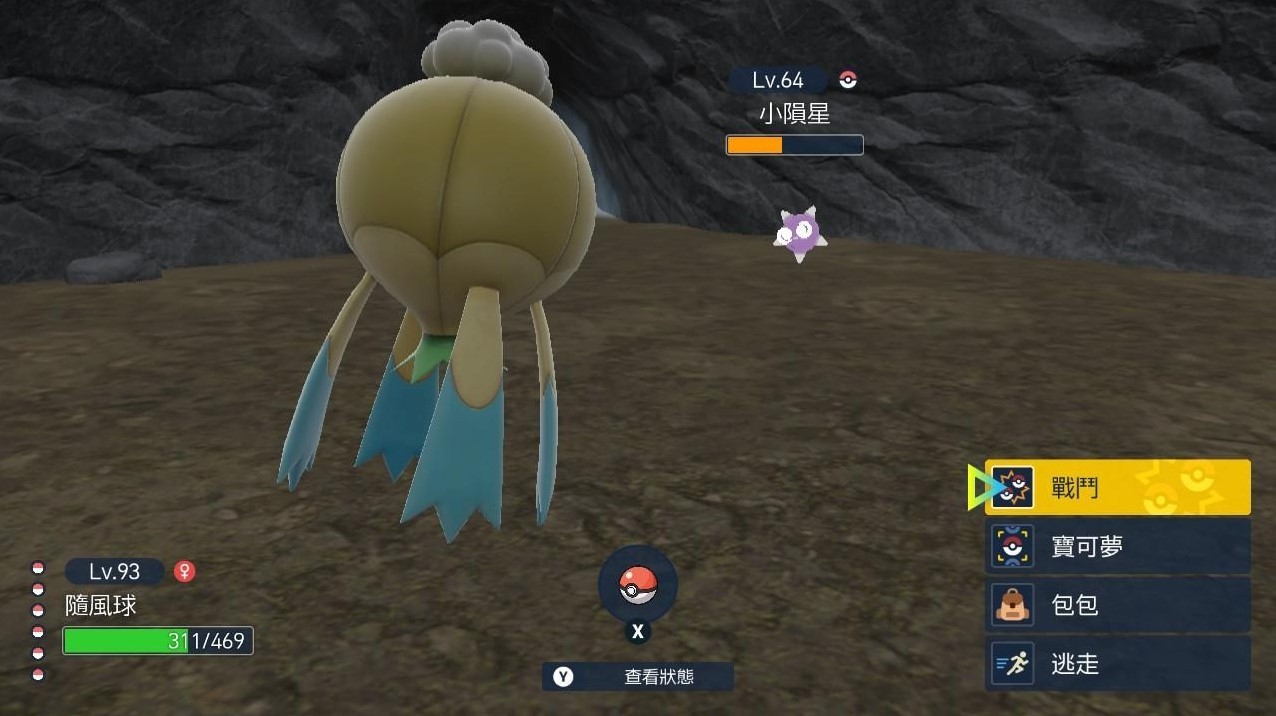Choose 逃走 (Run) to flee battle

coord(1117,663)
